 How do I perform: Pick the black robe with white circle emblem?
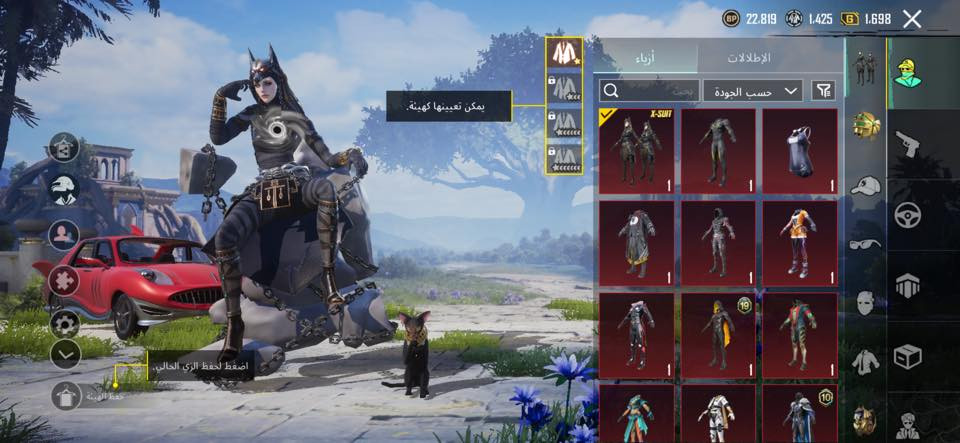click(636, 243)
